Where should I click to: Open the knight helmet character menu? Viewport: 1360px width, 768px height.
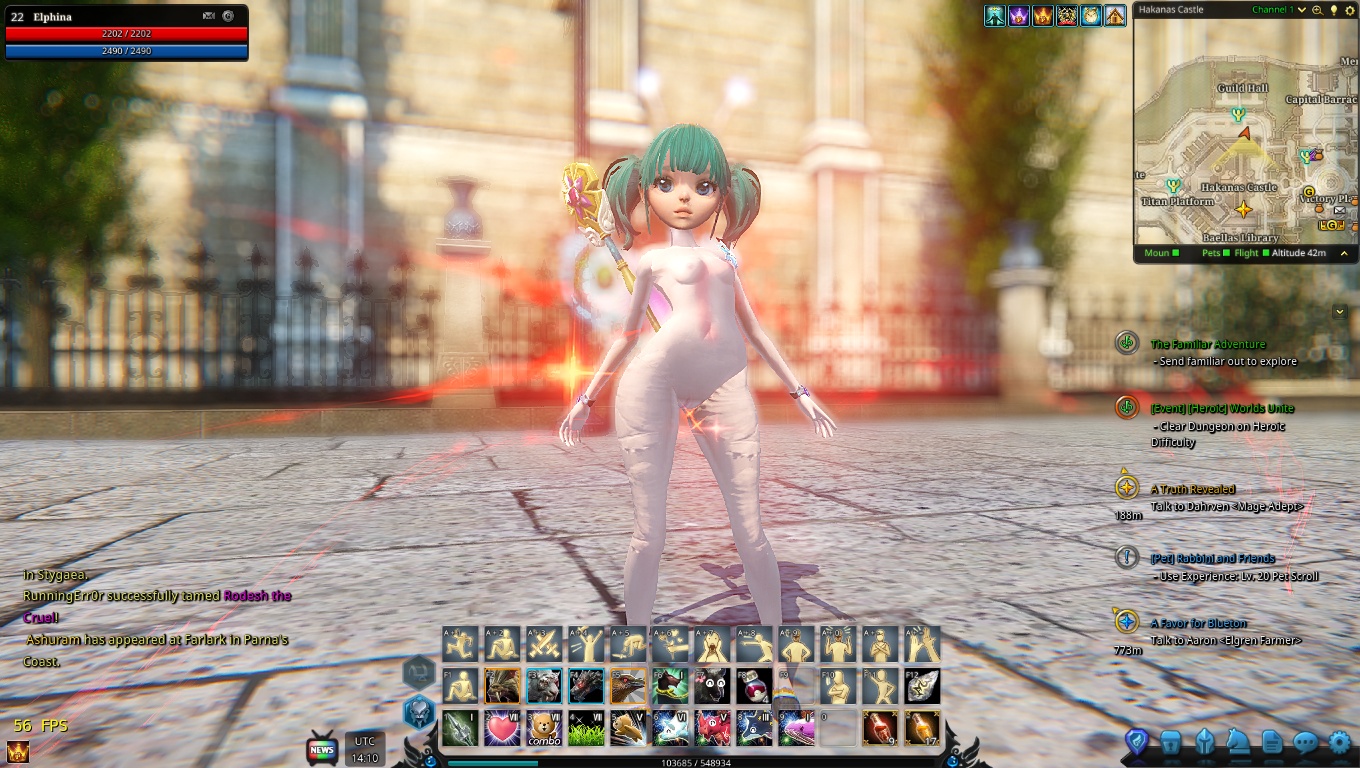(1205, 742)
